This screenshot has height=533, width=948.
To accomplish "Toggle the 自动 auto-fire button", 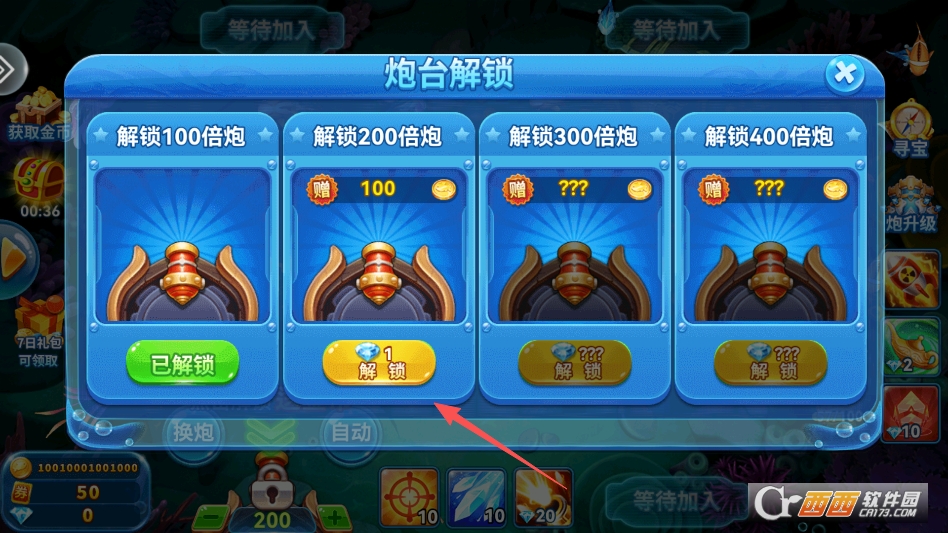I will pyautogui.click(x=351, y=432).
